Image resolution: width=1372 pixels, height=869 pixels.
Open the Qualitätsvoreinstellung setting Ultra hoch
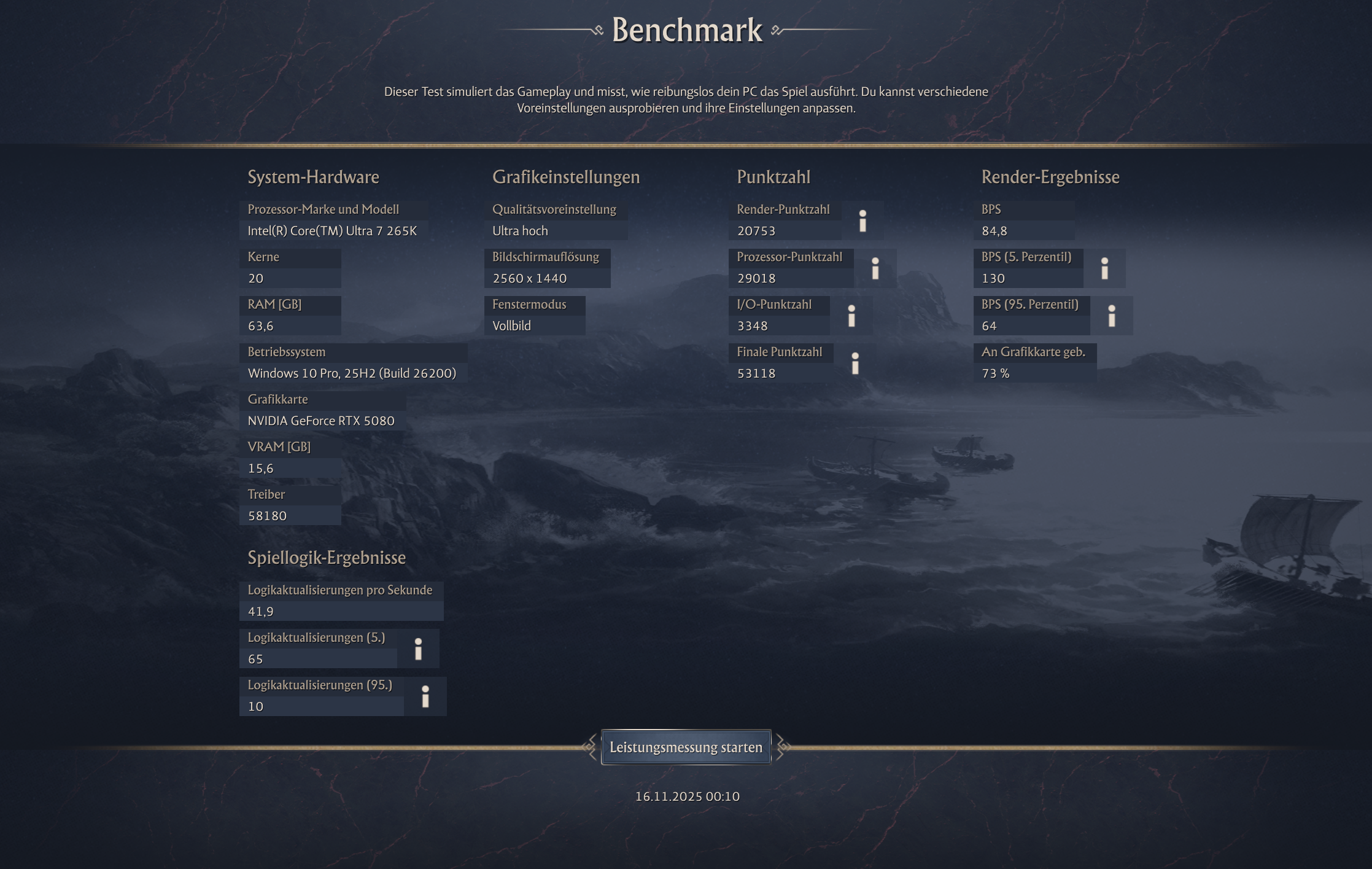[x=522, y=230]
